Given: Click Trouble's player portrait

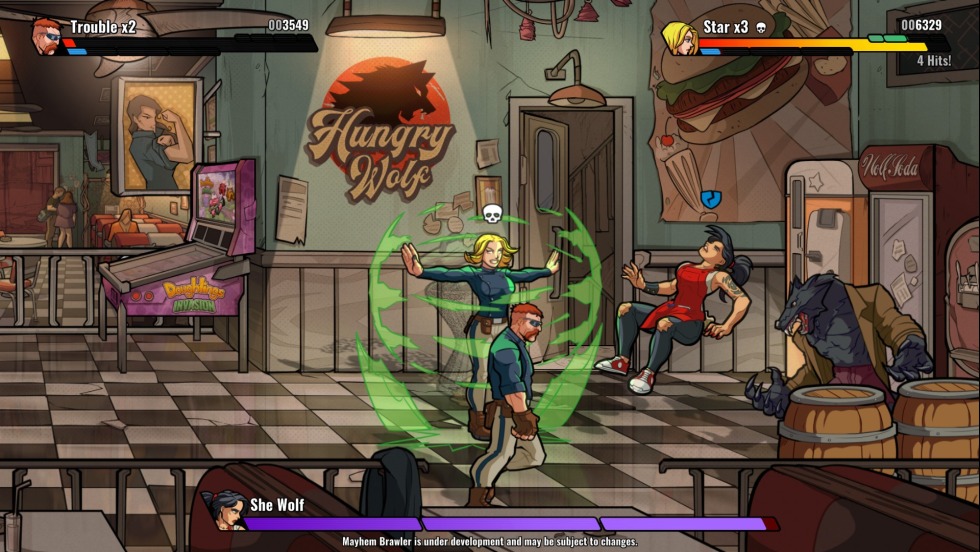Looking at the screenshot, I should tap(46, 35).
